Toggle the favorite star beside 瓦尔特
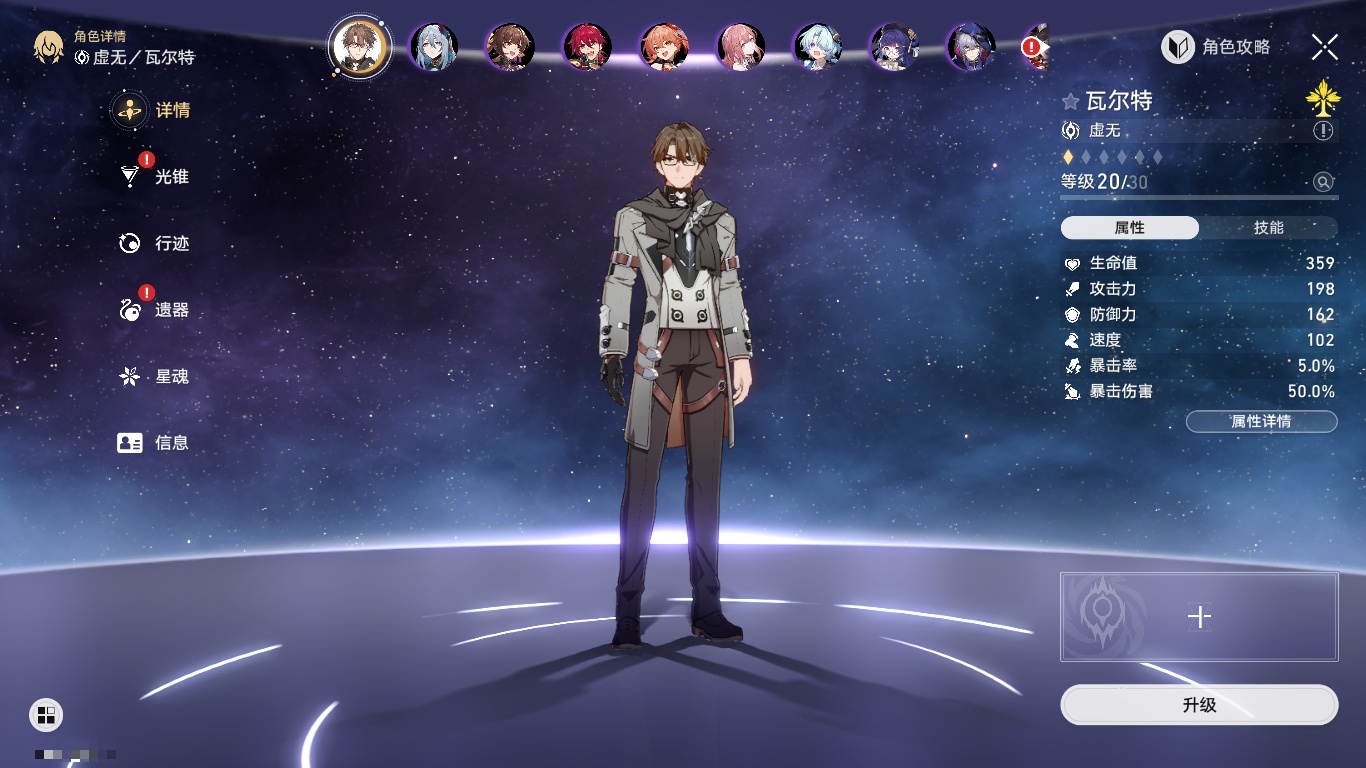1366x768 pixels. tap(1071, 101)
